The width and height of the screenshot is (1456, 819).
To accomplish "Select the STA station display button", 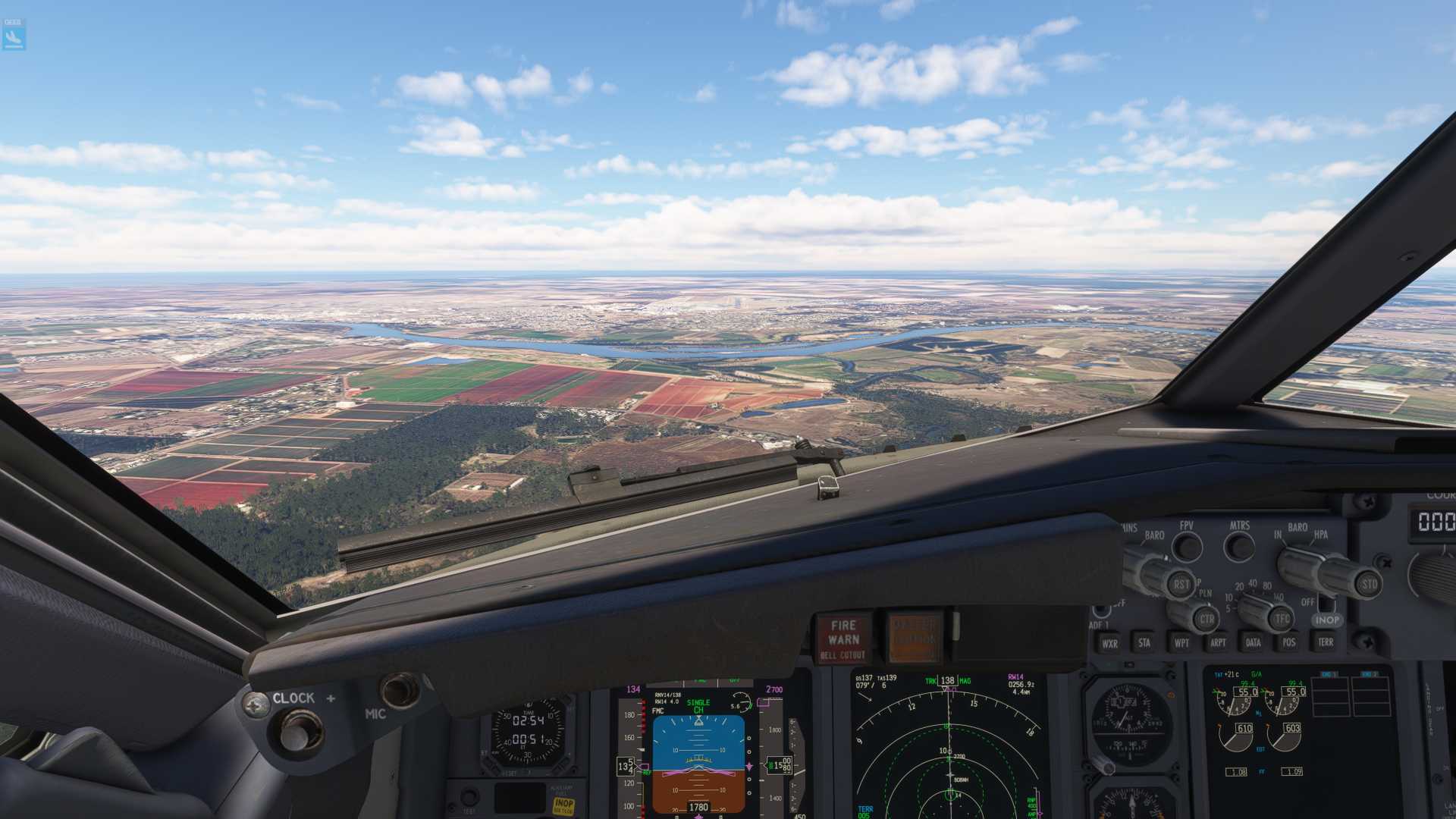I will tap(1145, 644).
